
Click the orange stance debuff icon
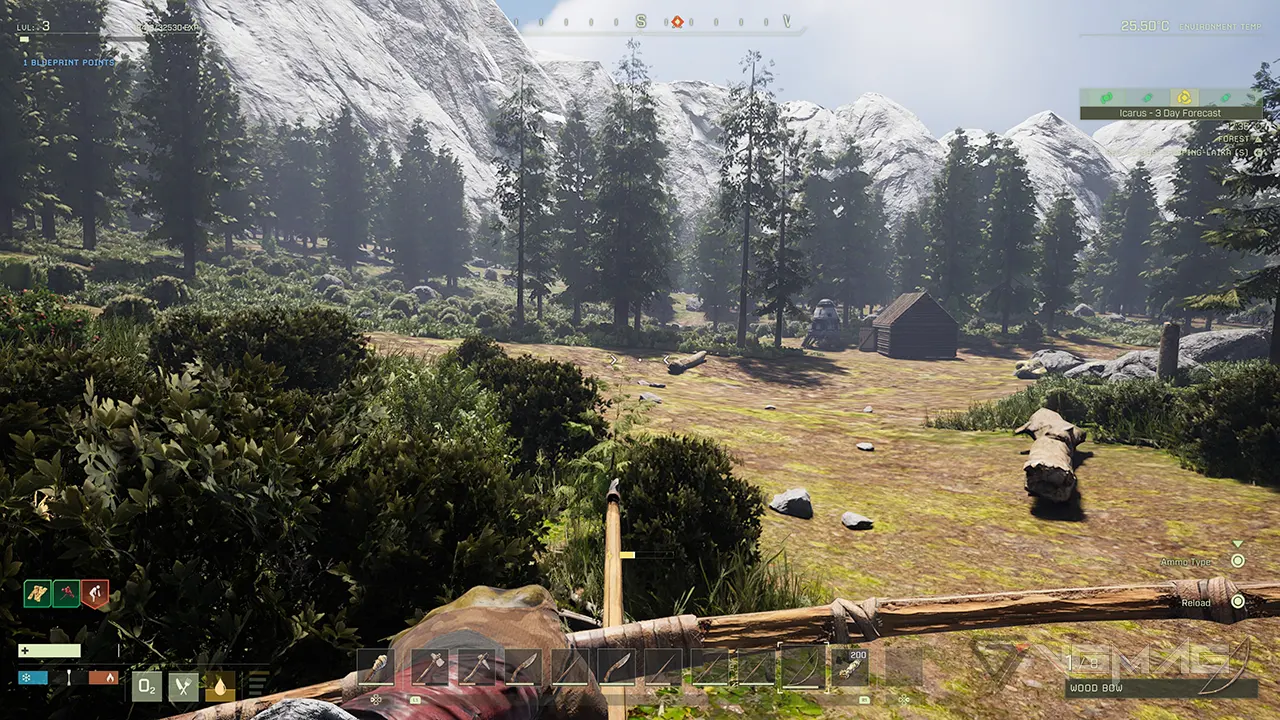click(x=95, y=593)
